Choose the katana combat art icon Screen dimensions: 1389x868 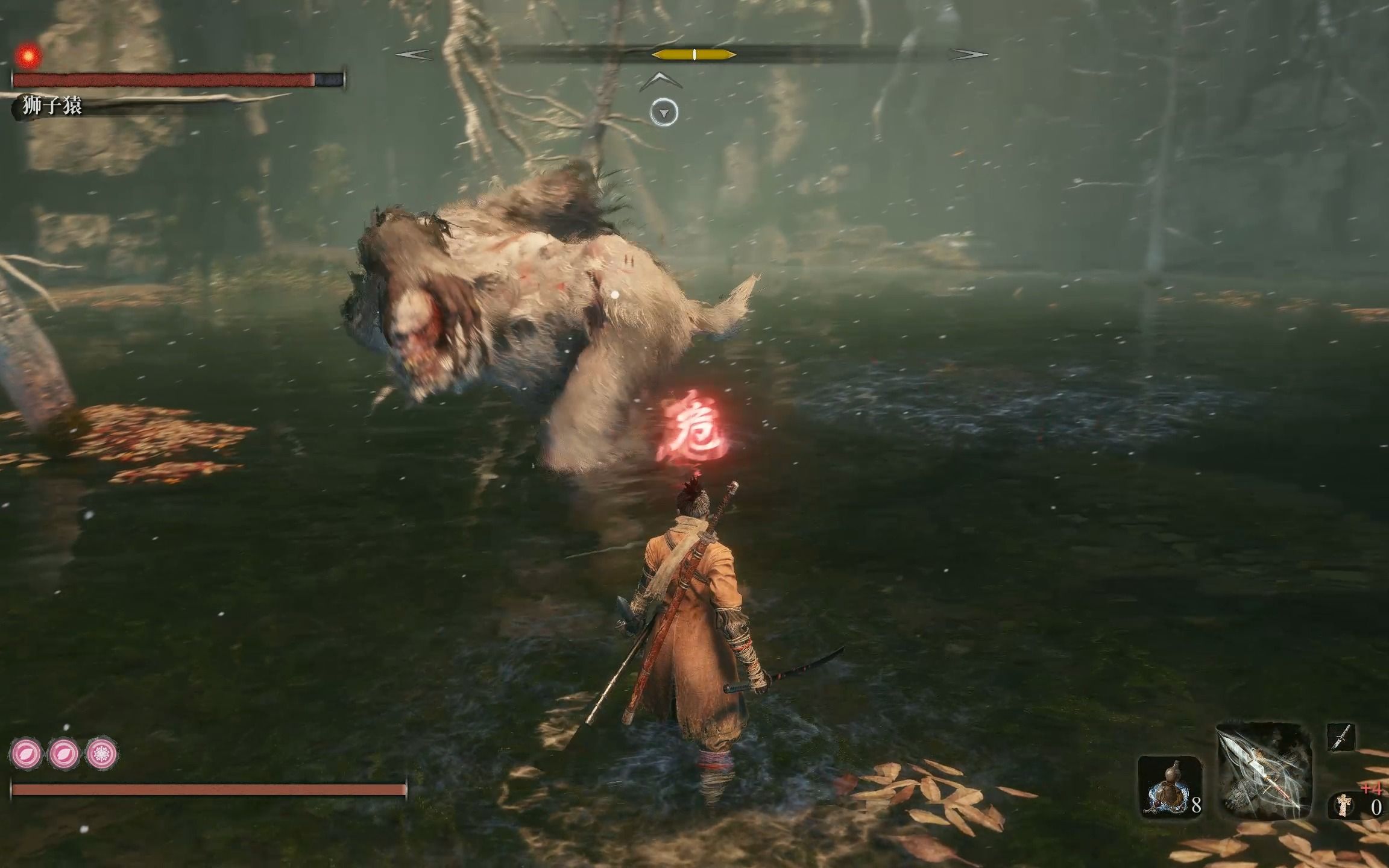pos(1341,737)
